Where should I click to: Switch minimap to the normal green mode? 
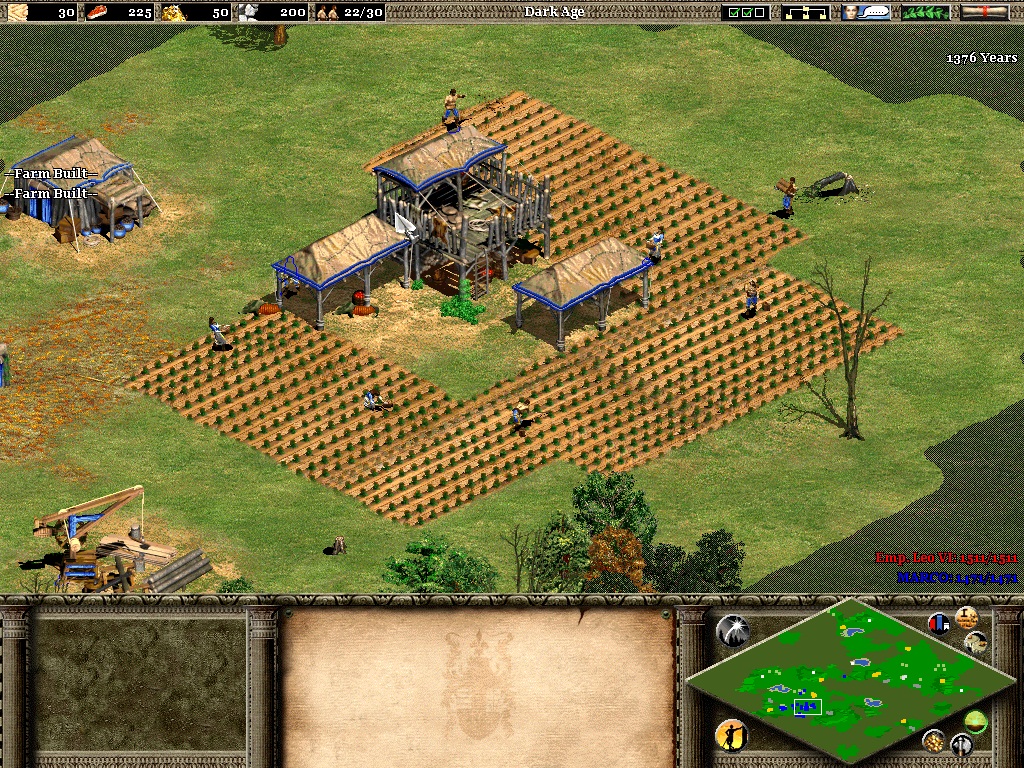pos(975,720)
